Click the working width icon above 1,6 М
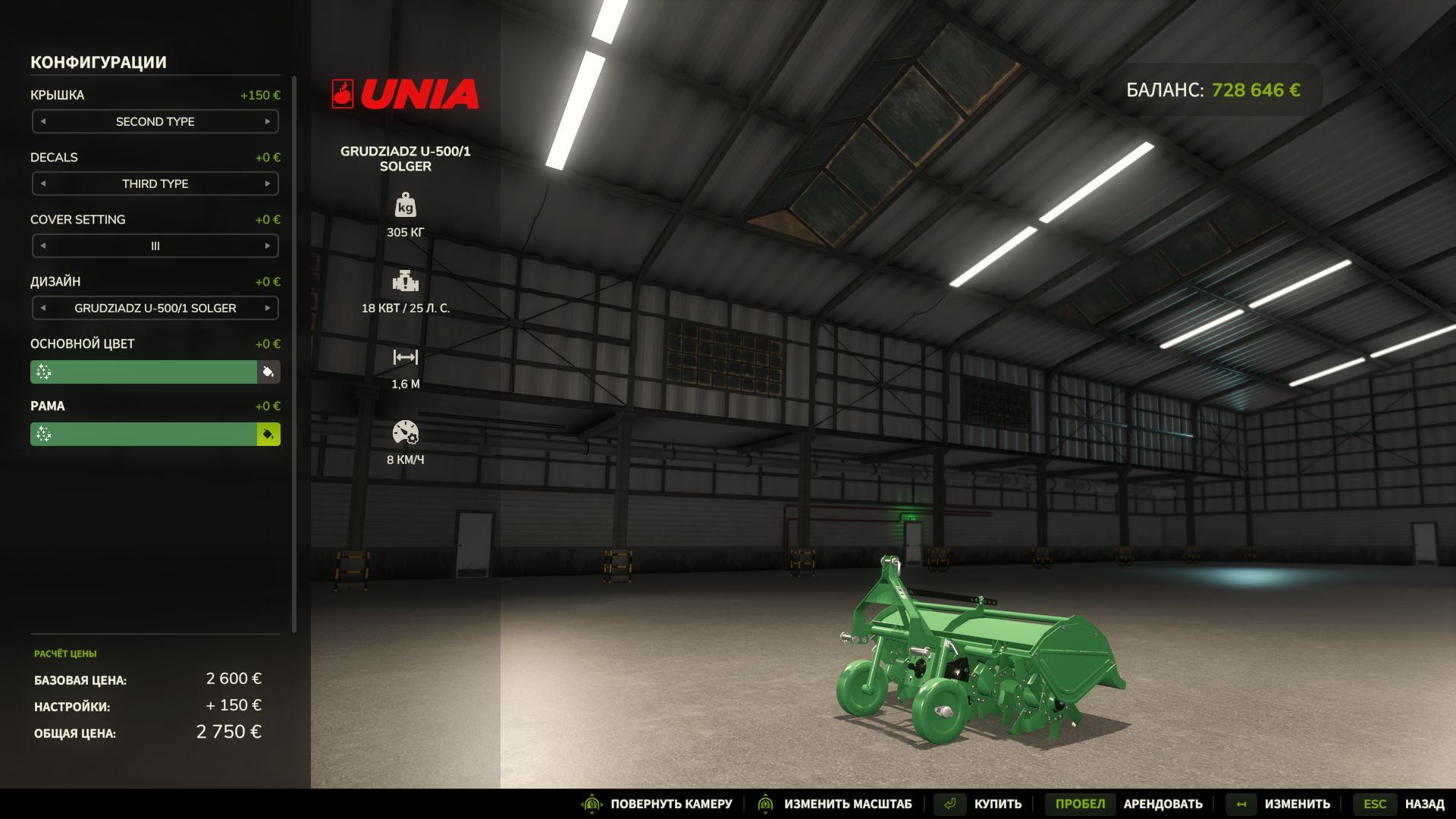Screen dimensions: 1456x819 coord(406,356)
